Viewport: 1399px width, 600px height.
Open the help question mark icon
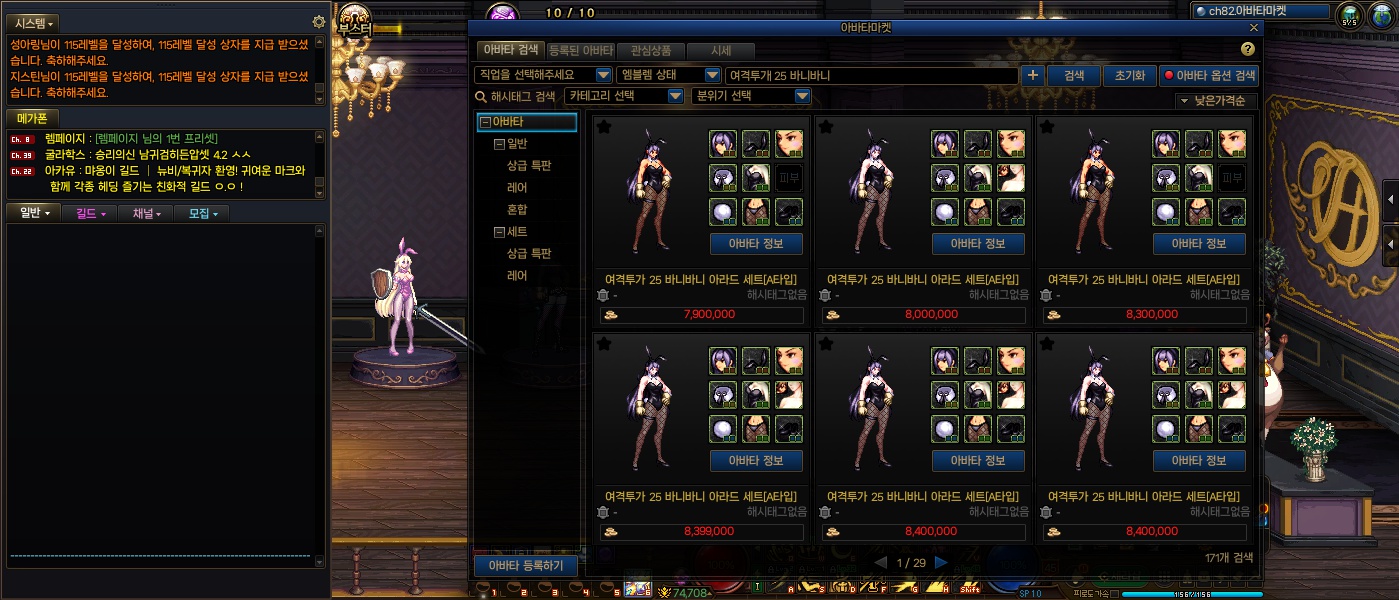[1247, 49]
